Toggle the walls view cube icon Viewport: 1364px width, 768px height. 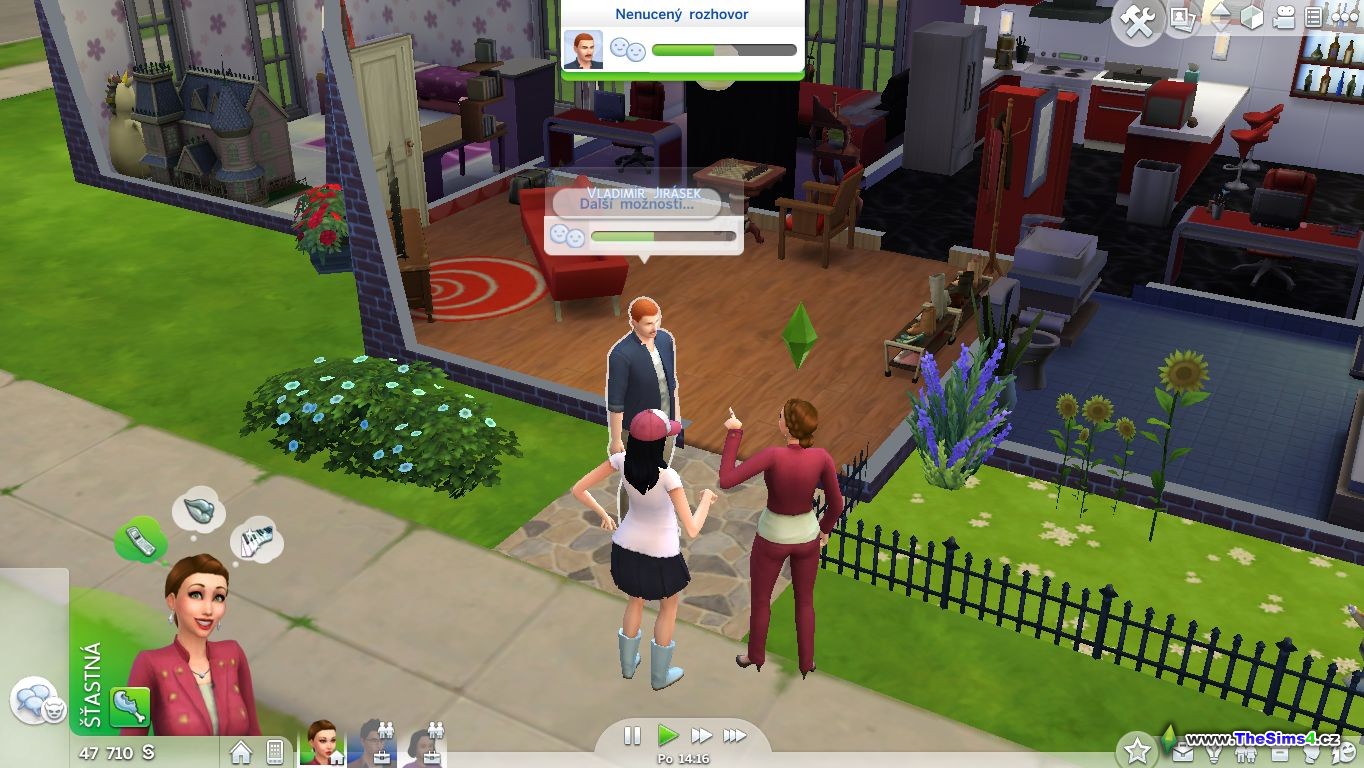1252,18
